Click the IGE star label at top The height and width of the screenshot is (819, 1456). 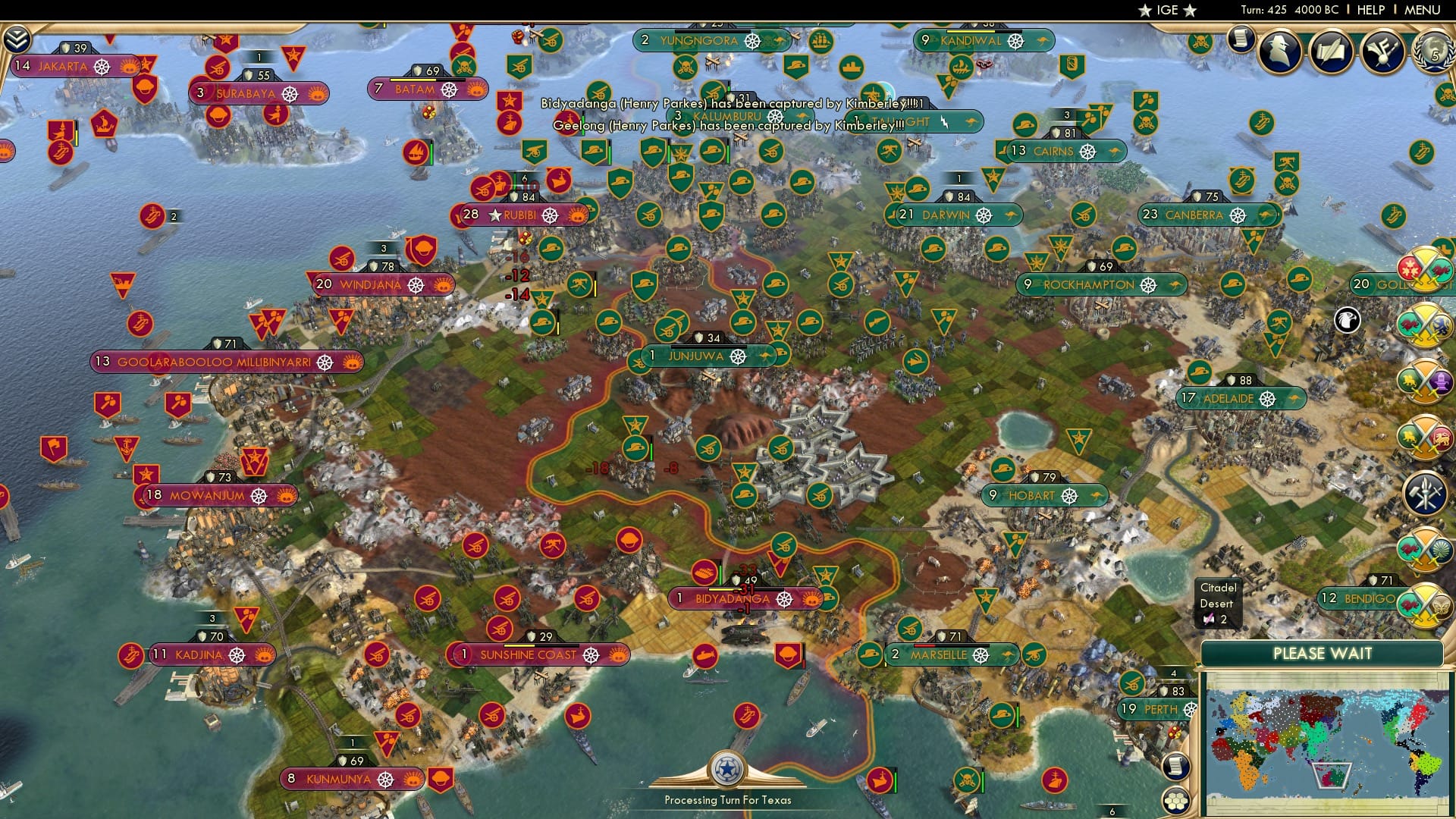coord(1167,10)
